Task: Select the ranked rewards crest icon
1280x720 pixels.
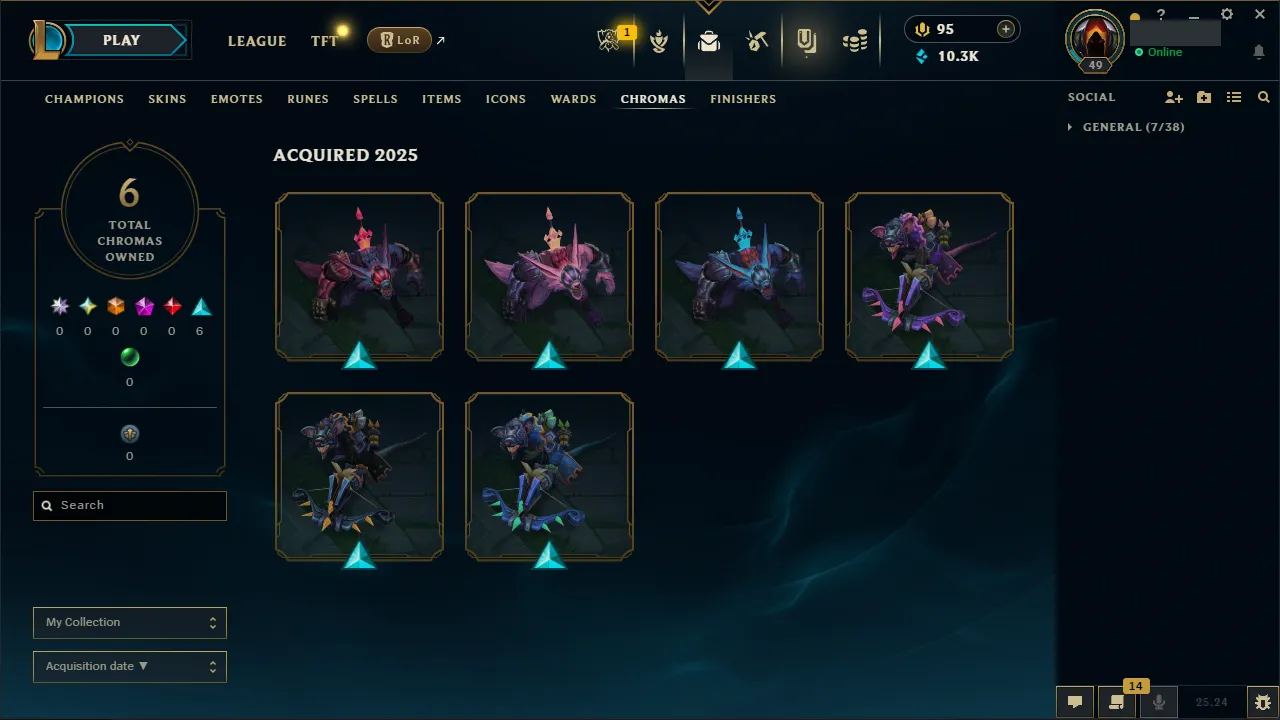Action: click(x=660, y=39)
